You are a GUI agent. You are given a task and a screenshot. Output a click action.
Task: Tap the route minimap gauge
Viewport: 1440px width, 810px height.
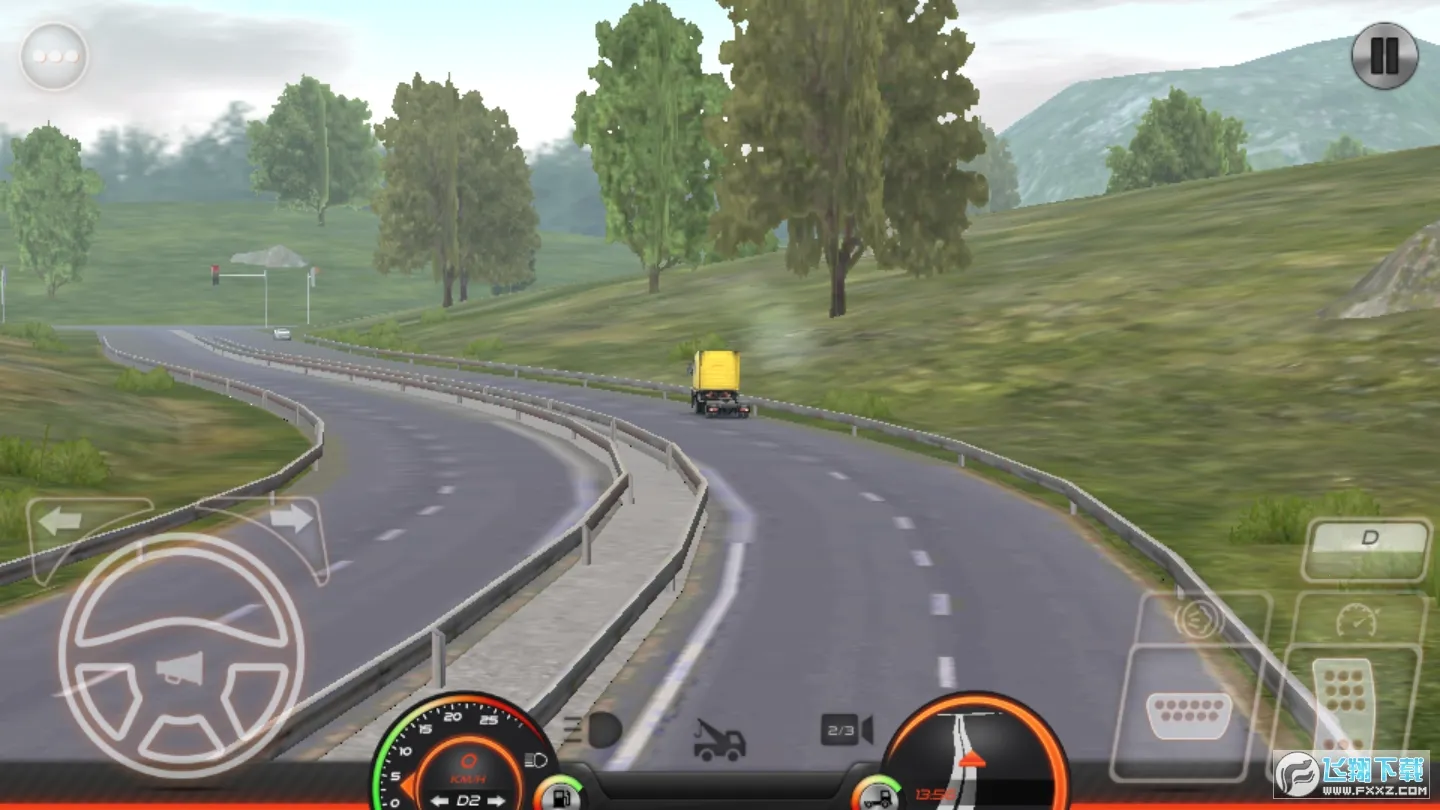[975, 750]
